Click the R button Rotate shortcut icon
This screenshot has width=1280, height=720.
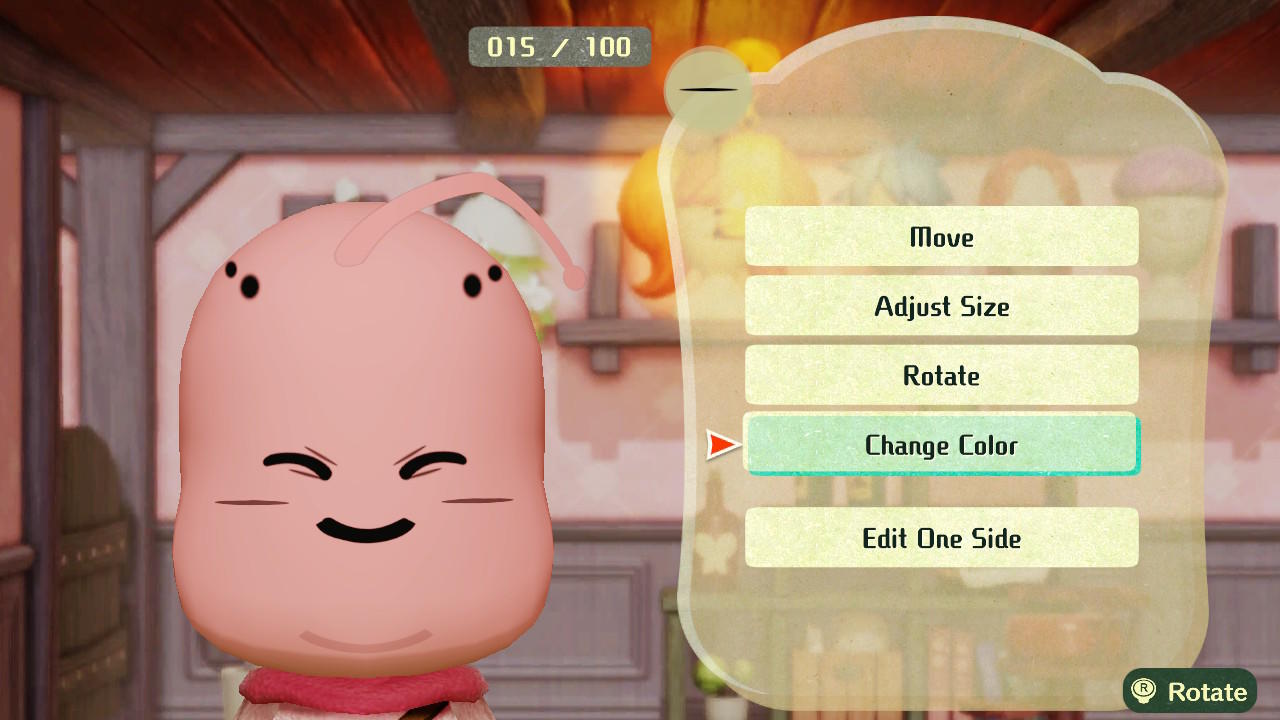(x=1154, y=691)
